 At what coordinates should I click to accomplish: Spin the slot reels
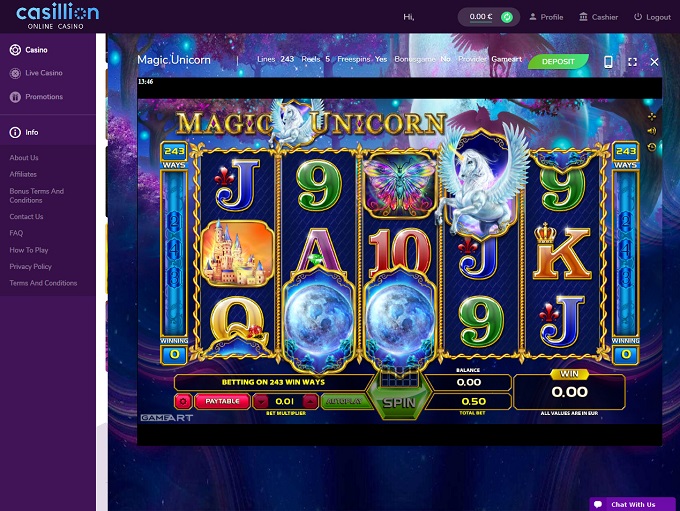pyautogui.click(x=400, y=401)
